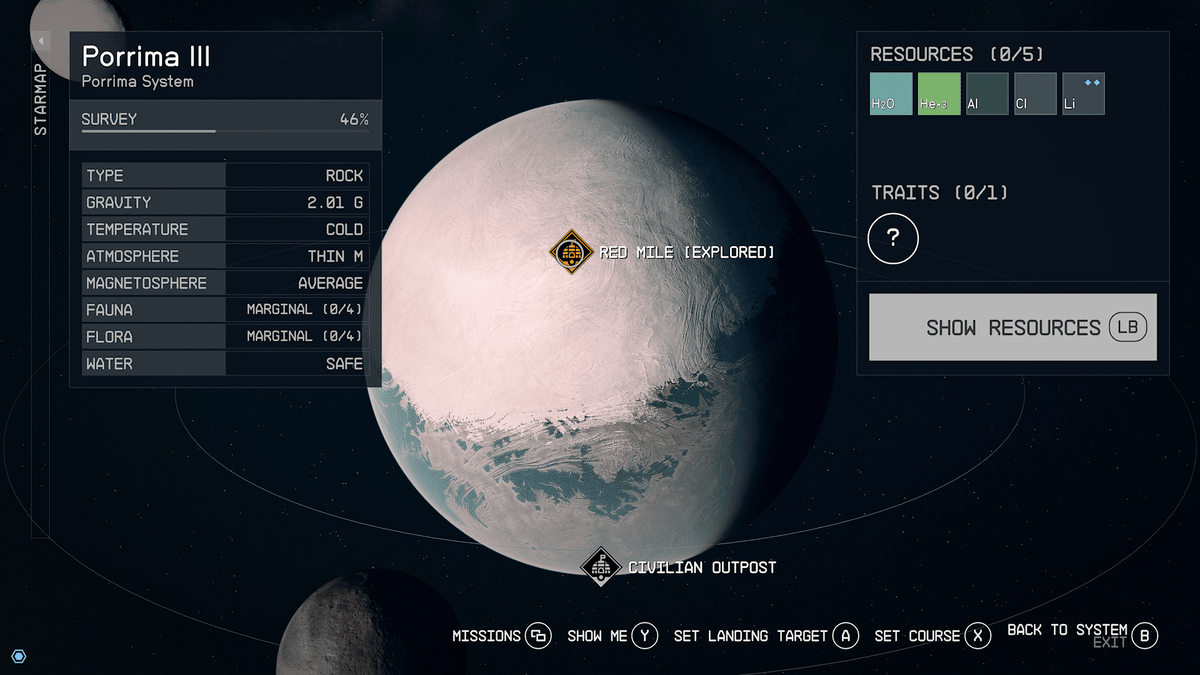The height and width of the screenshot is (675, 1200).
Task: Pick the Cl chlorine resource tile
Action: click(1035, 94)
